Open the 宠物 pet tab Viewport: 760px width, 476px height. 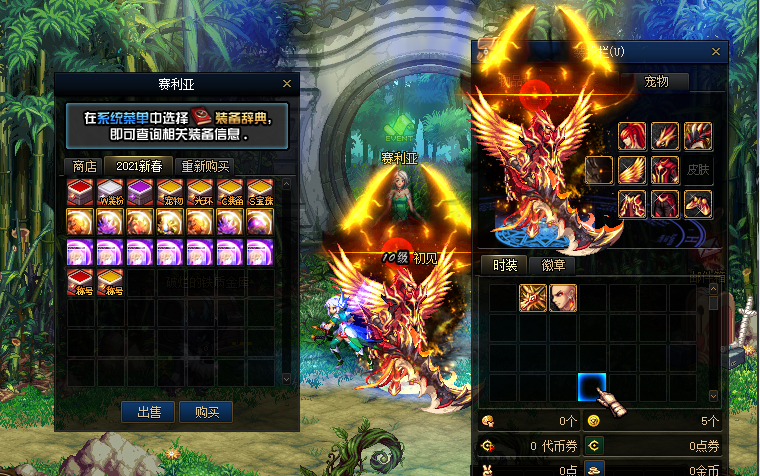(655, 82)
